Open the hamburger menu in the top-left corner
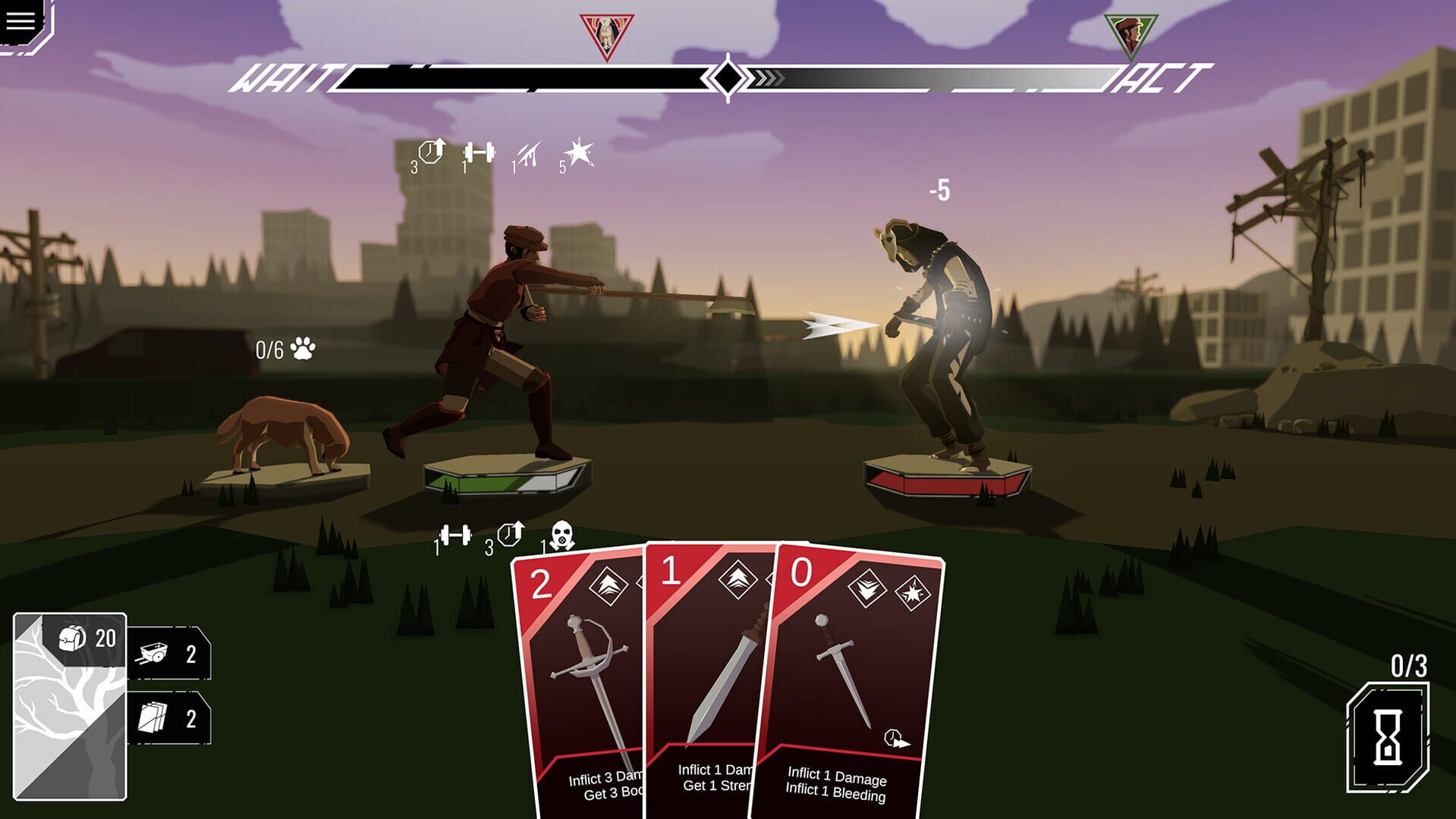 point(20,20)
